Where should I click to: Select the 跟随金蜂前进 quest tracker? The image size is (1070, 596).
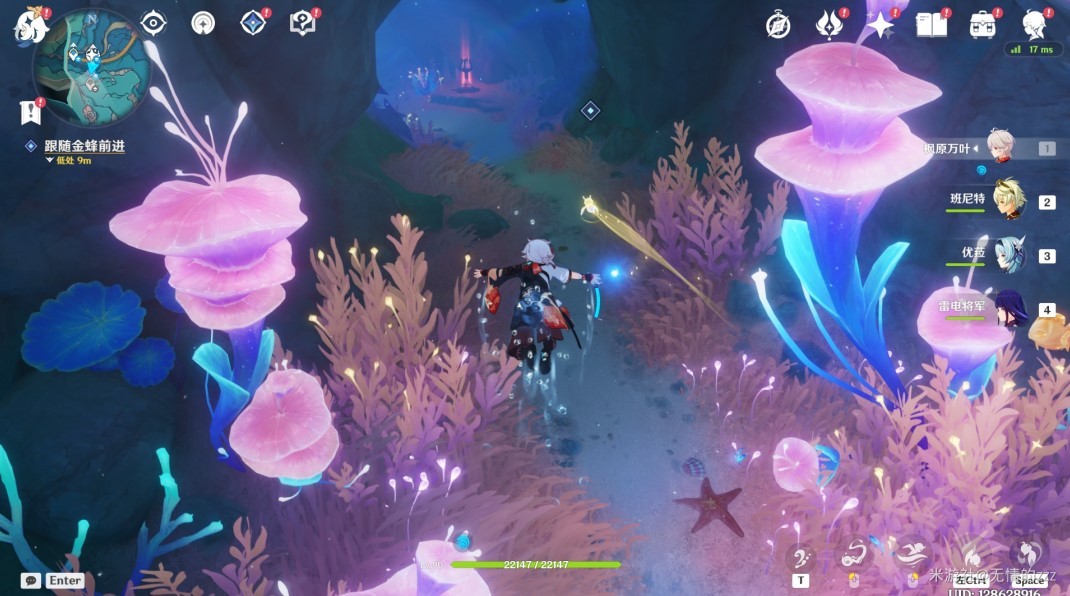coord(84,146)
